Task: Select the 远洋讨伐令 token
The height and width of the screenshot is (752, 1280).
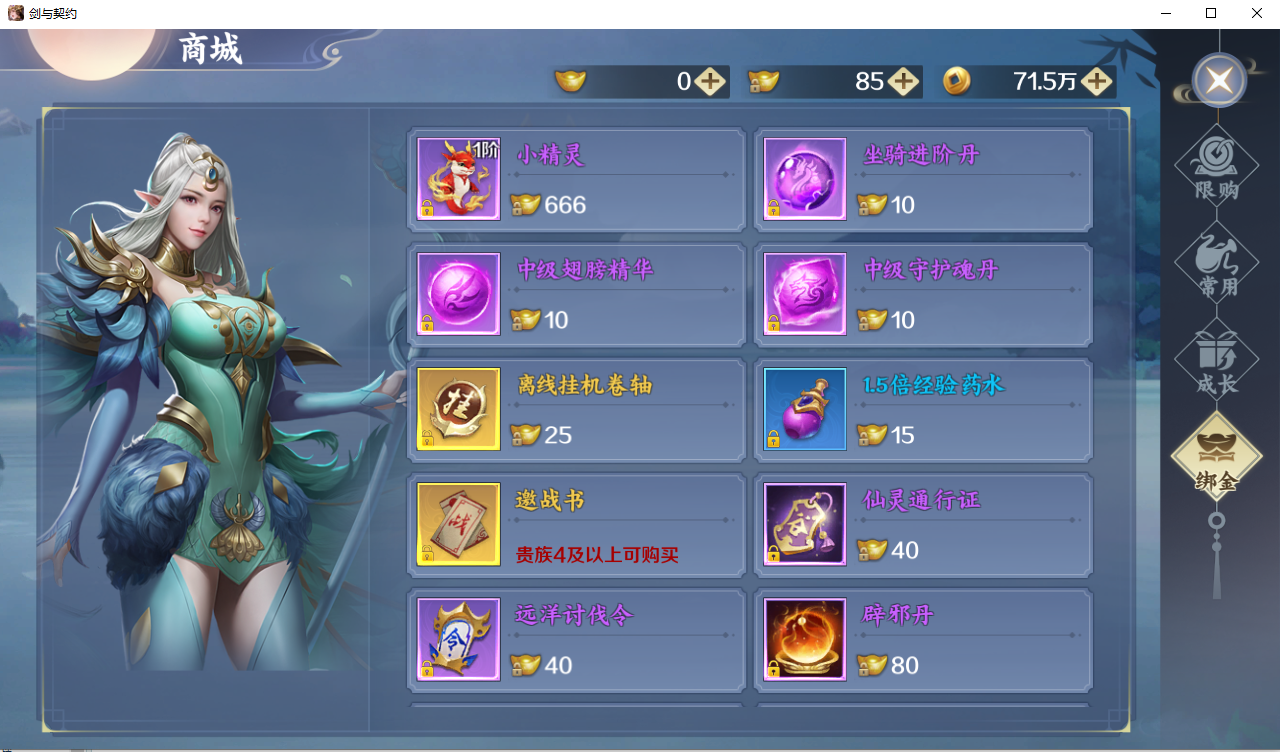Action: (576, 640)
